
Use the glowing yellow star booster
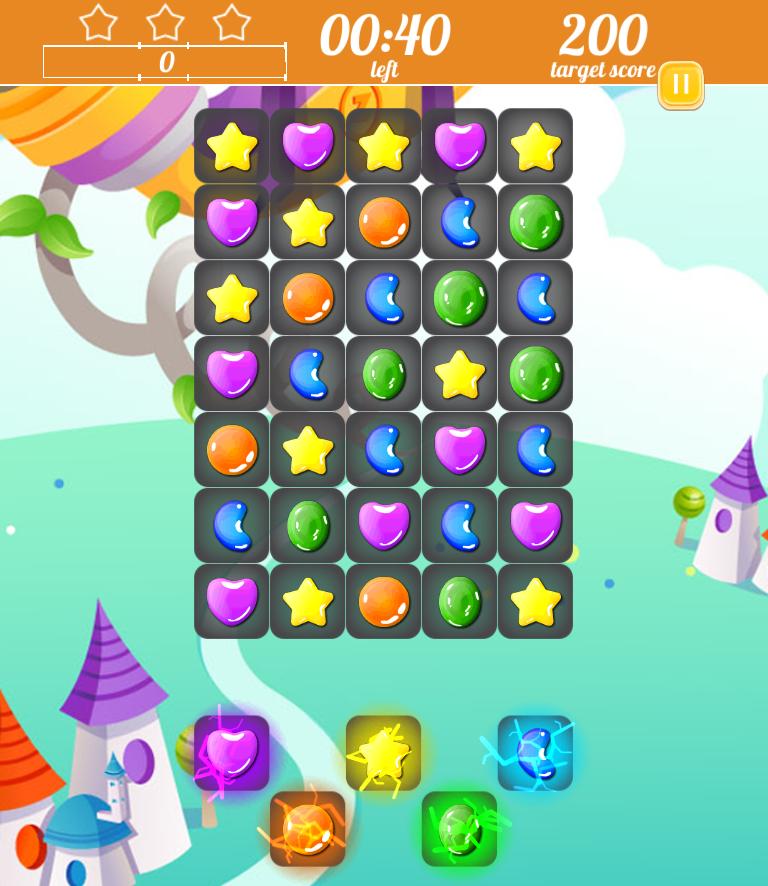pos(383,753)
